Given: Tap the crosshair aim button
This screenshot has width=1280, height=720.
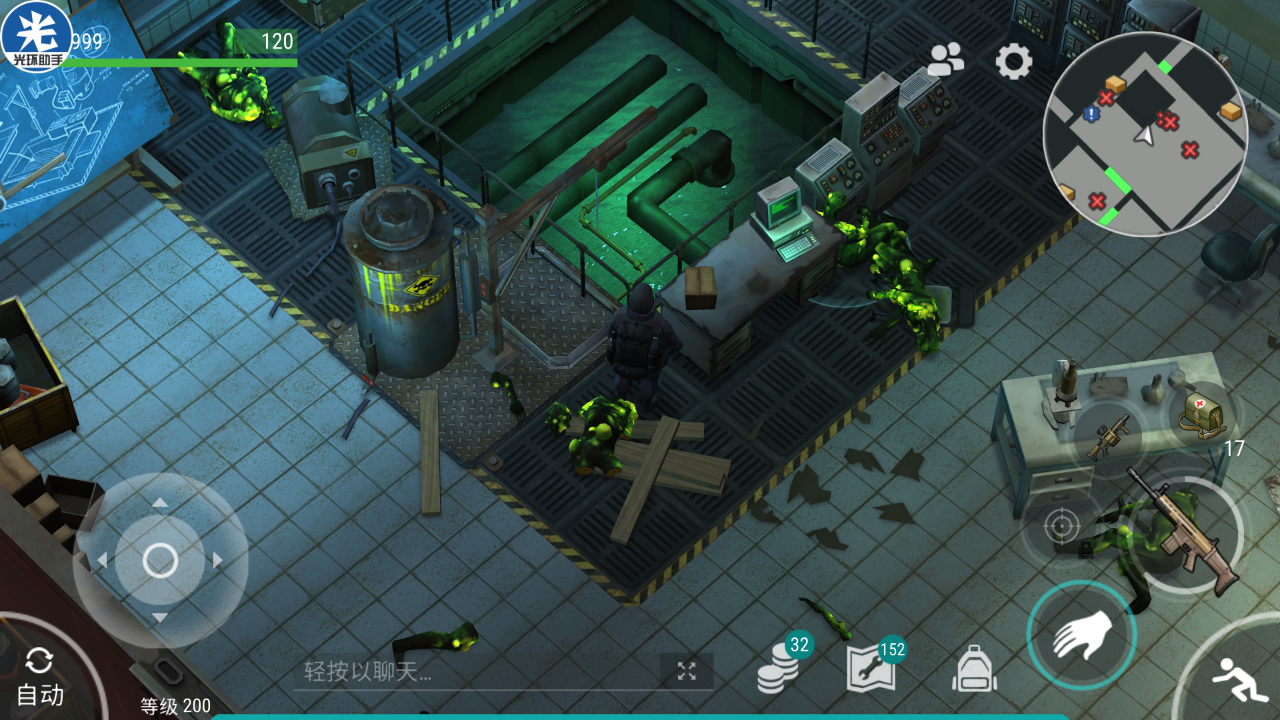Looking at the screenshot, I should 1061,526.
